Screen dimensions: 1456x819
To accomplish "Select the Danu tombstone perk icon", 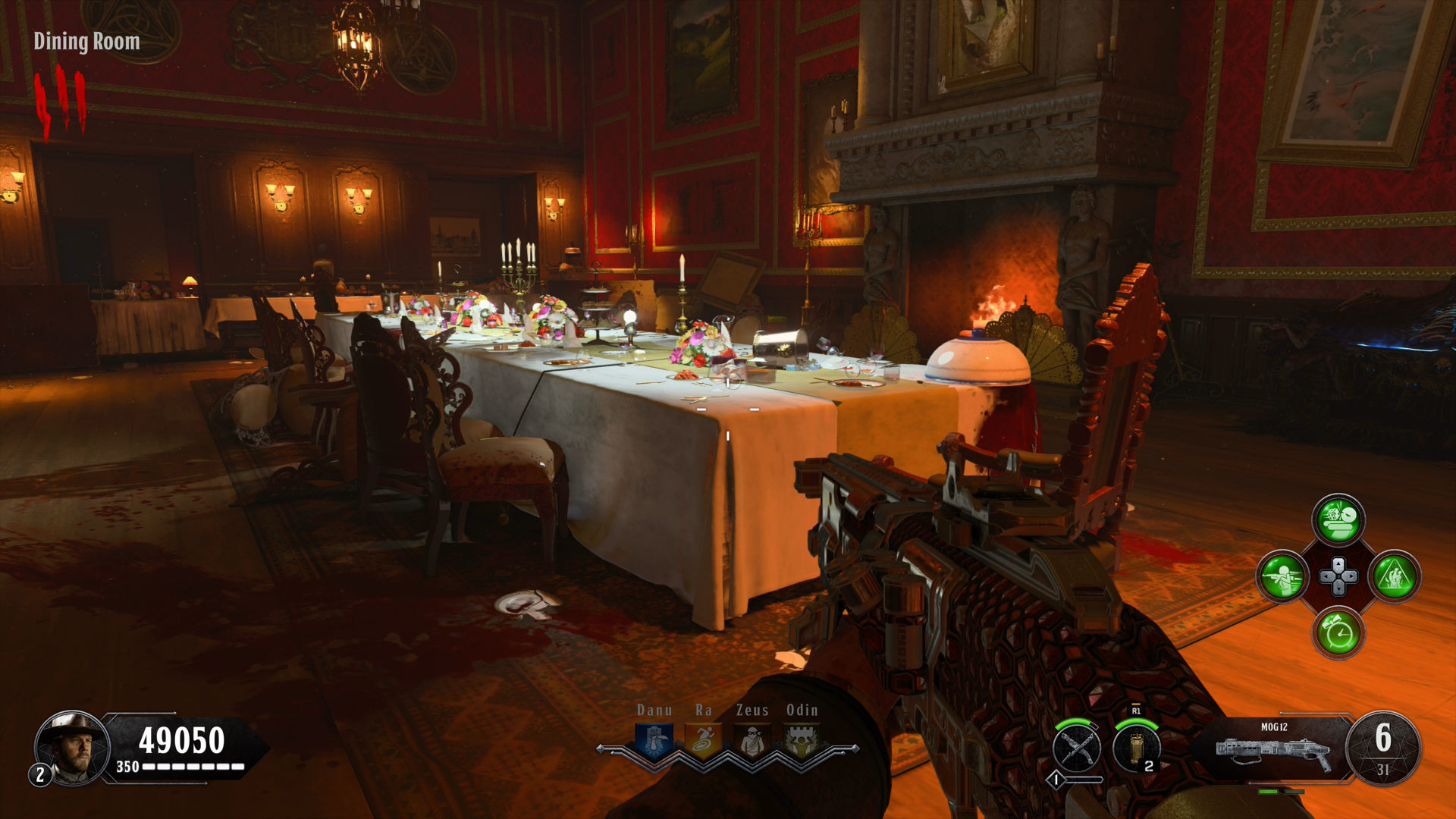I will (654, 741).
